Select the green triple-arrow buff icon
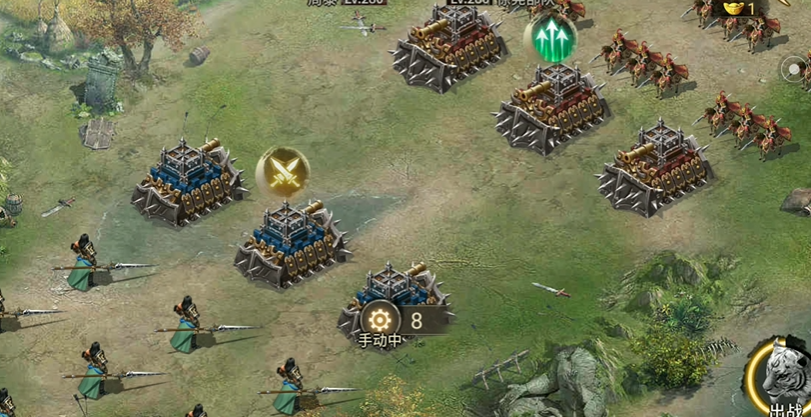The image size is (811, 417). click(549, 40)
